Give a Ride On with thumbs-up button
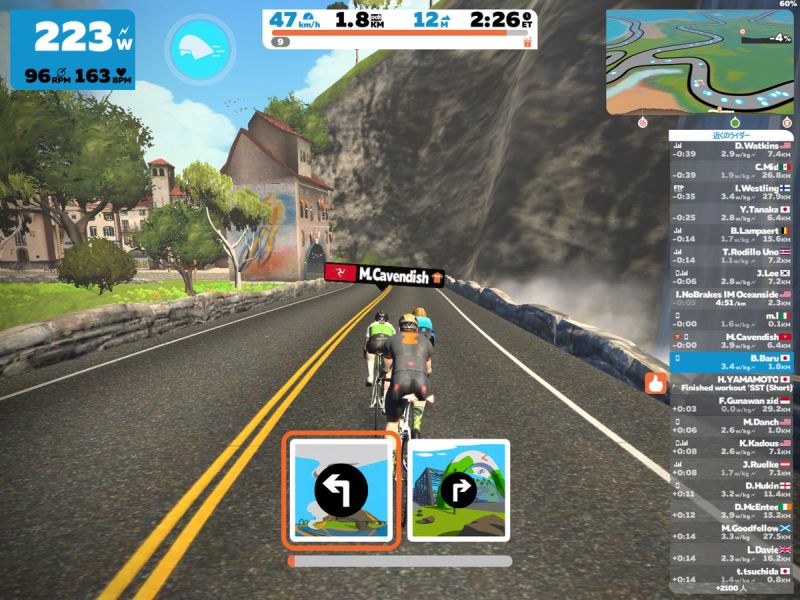This screenshot has height=600, width=800. 656,382
